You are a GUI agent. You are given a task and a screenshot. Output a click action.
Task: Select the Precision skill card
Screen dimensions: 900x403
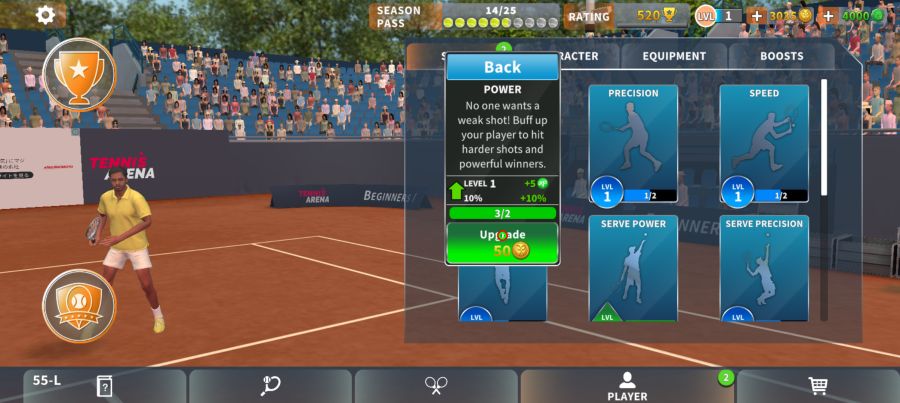tap(633, 142)
